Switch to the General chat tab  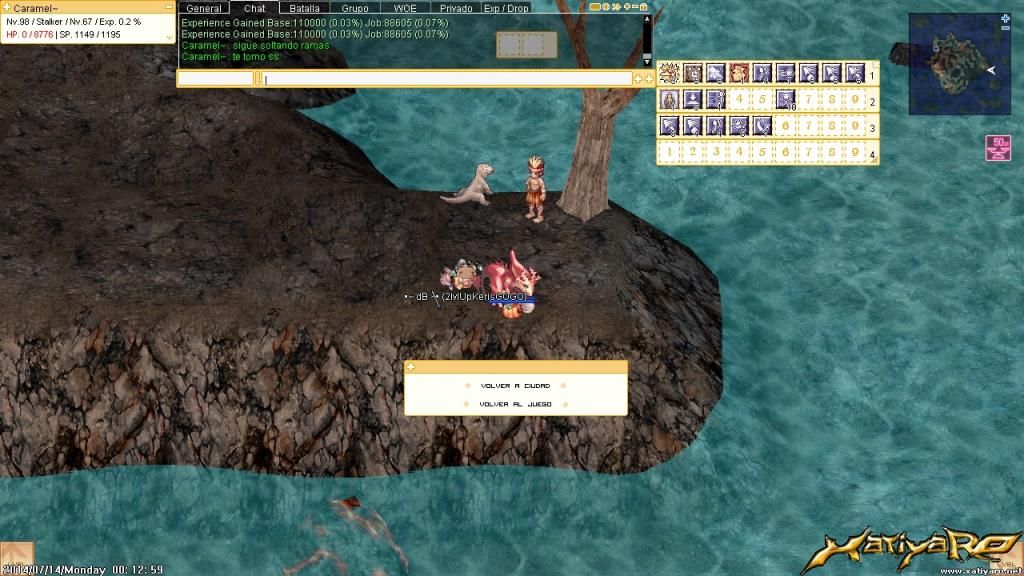tap(204, 8)
